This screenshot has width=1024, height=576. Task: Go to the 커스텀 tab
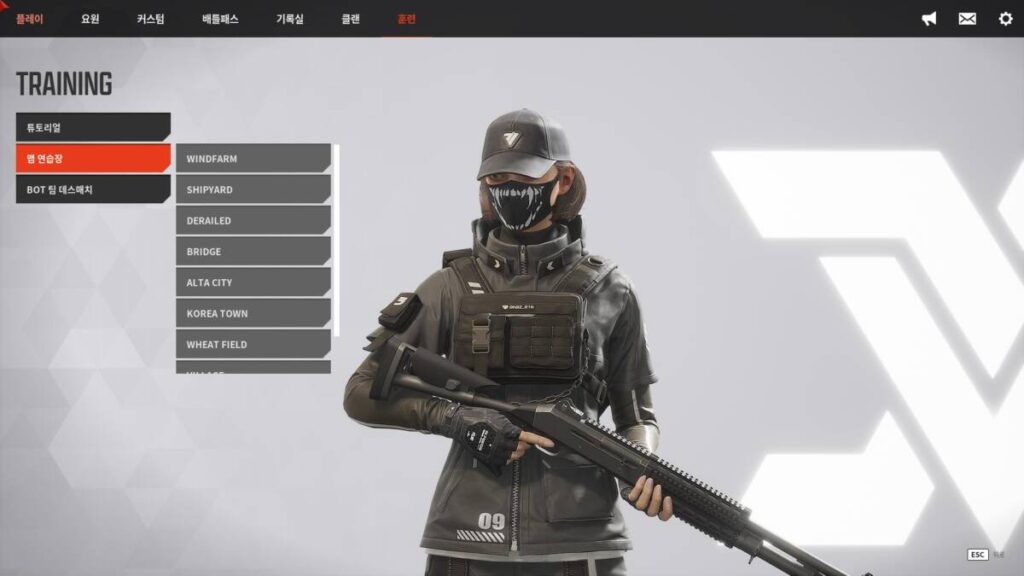151,19
